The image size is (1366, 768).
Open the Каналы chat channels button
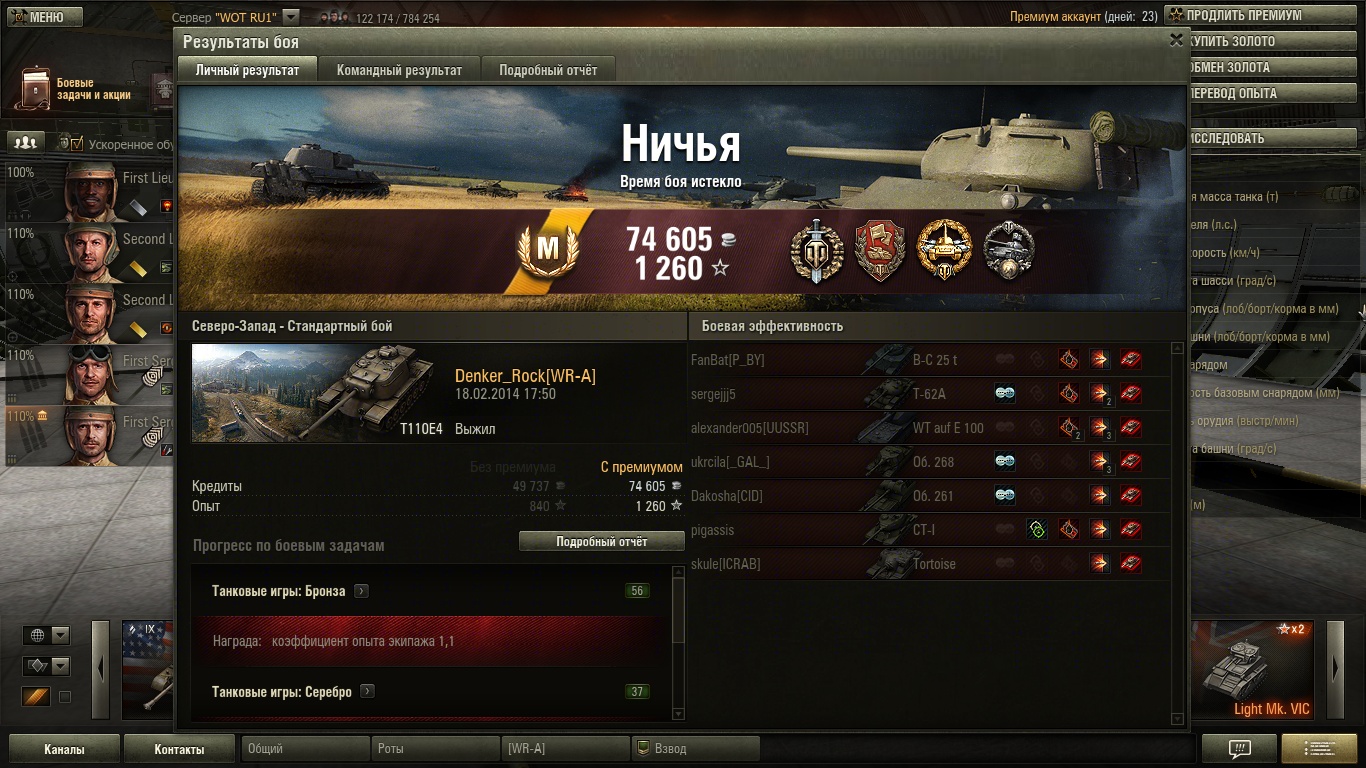(x=64, y=749)
